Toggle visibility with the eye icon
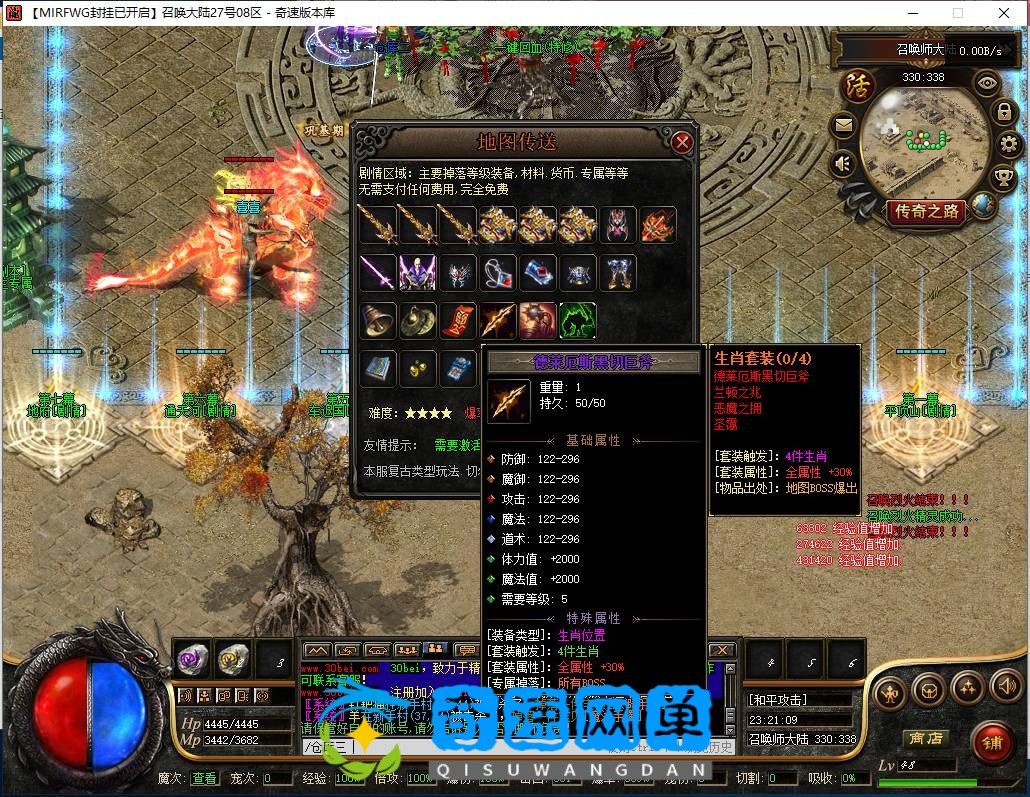Viewport: 1030px width, 797px height. point(987,84)
